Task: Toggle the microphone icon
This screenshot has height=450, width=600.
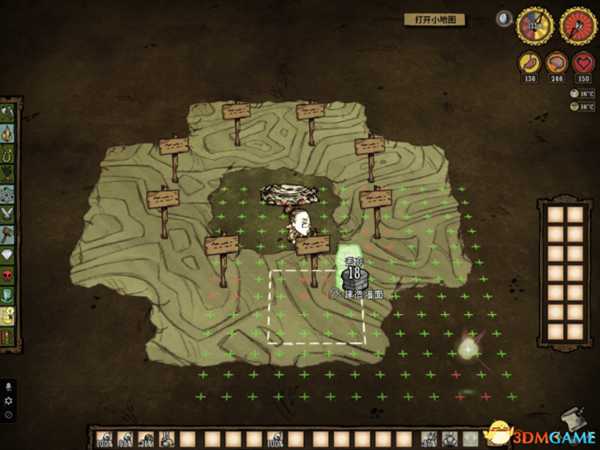Action: [9, 386]
